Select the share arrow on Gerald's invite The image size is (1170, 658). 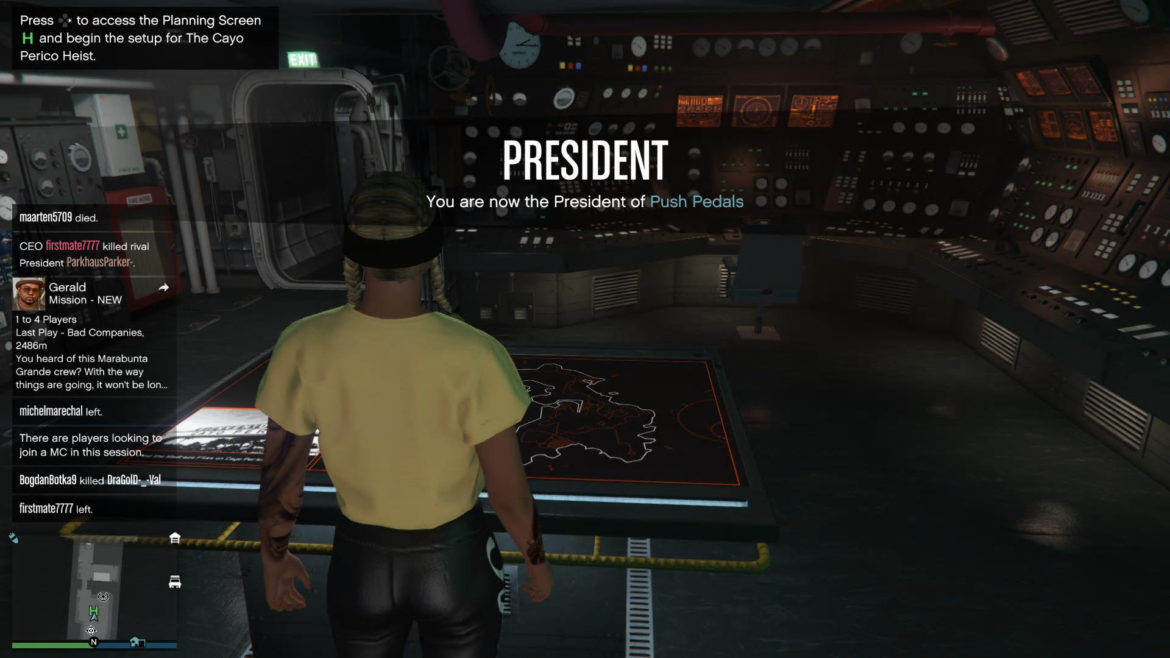pyautogui.click(x=164, y=288)
